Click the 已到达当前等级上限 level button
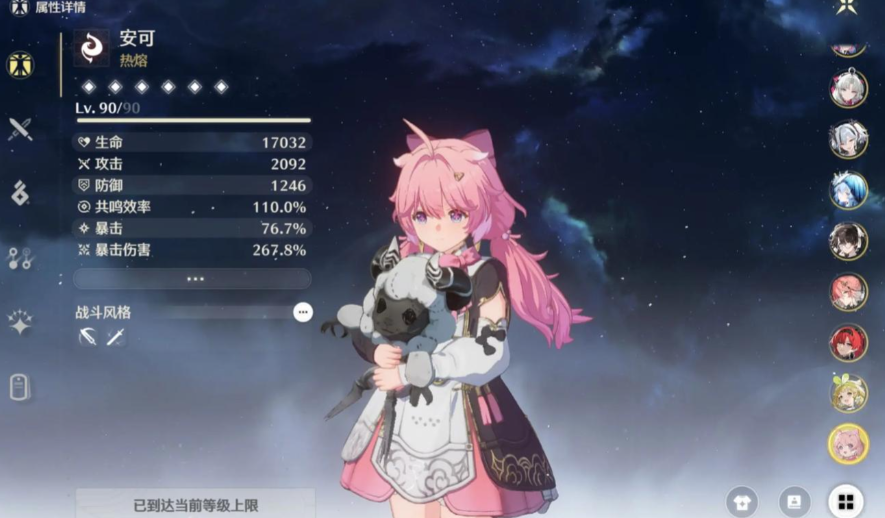 pyautogui.click(x=195, y=504)
